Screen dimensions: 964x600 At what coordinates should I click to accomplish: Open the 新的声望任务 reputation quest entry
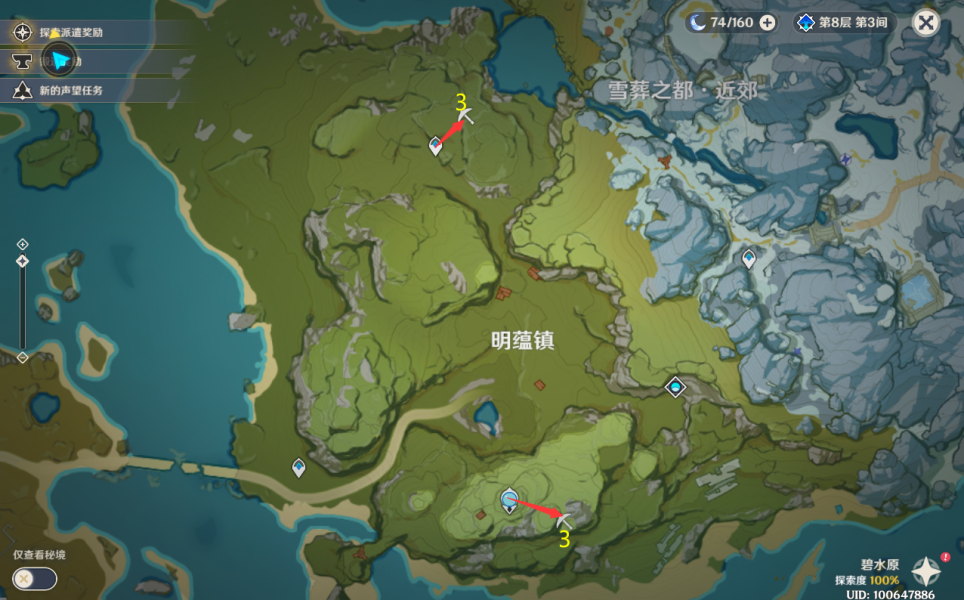click(70, 90)
